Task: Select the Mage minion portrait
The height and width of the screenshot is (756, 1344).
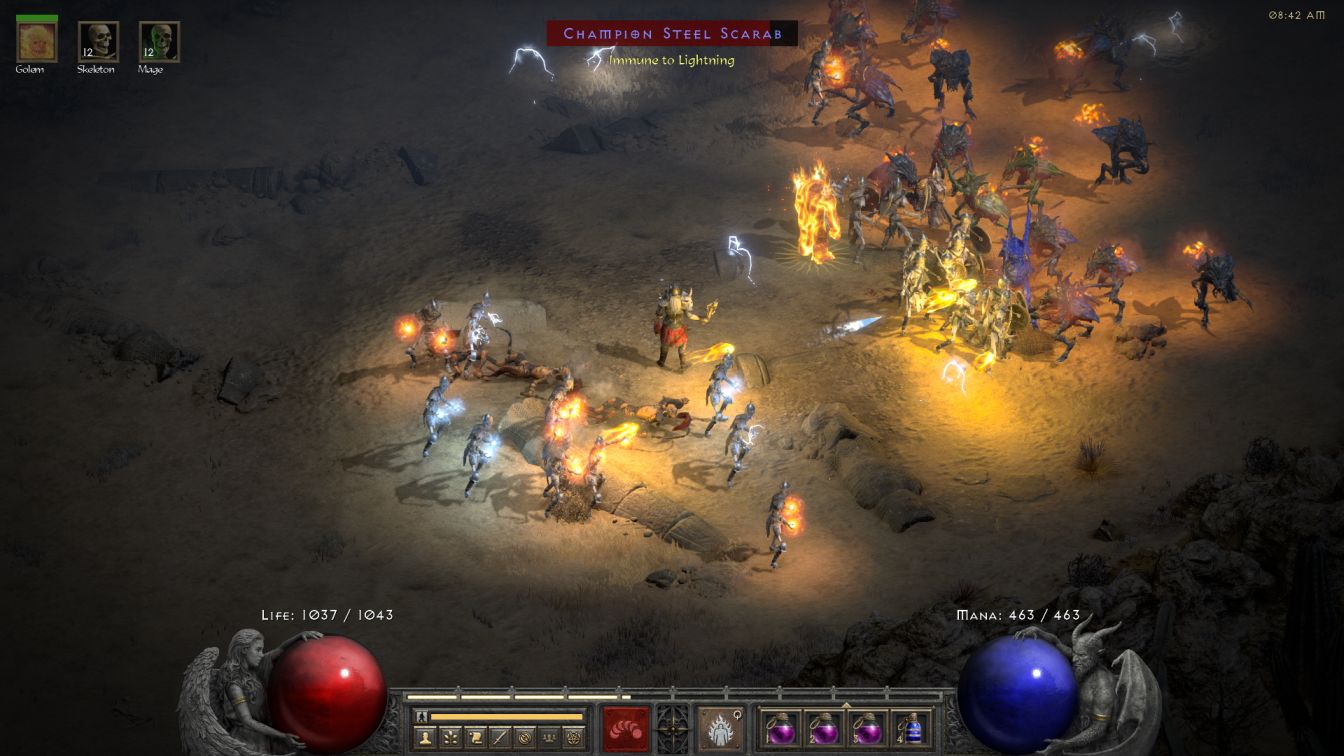Action: click(x=159, y=41)
